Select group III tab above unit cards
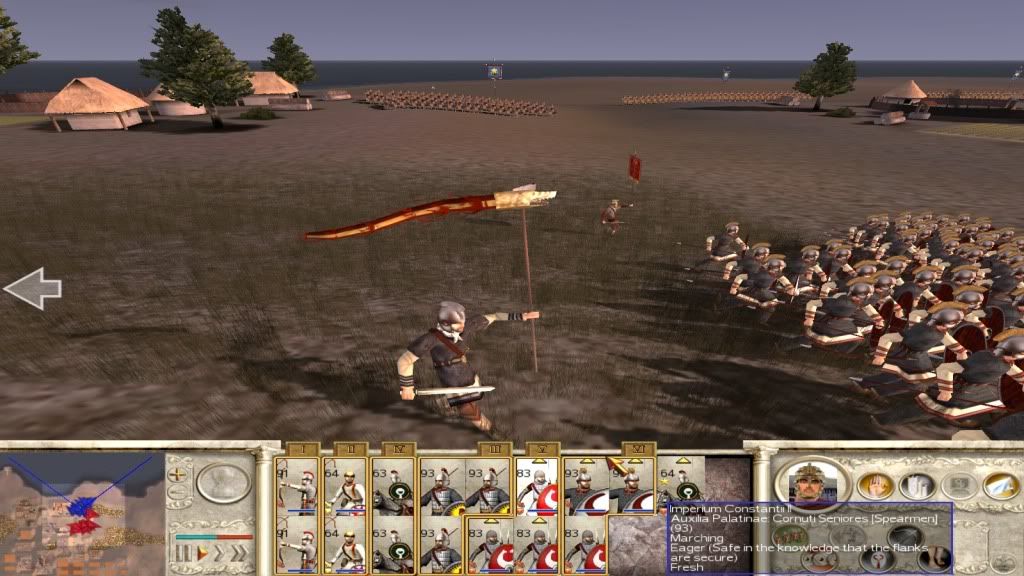This screenshot has width=1024, height=576. click(x=494, y=449)
